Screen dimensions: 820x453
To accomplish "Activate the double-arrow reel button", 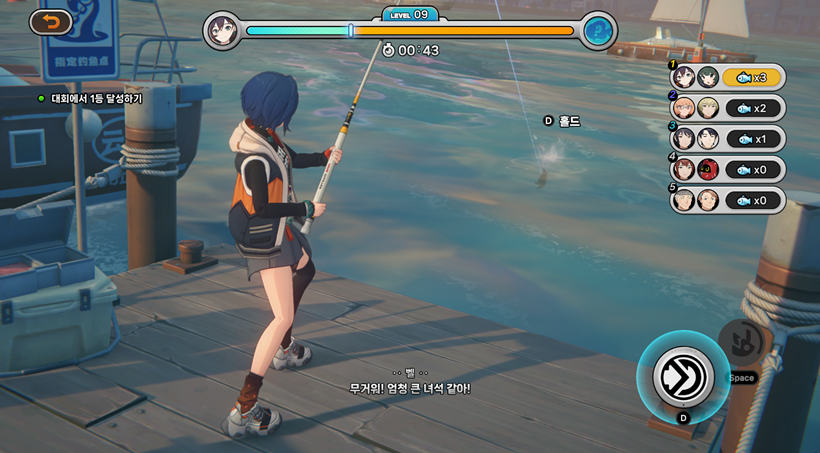I will pyautogui.click(x=683, y=377).
